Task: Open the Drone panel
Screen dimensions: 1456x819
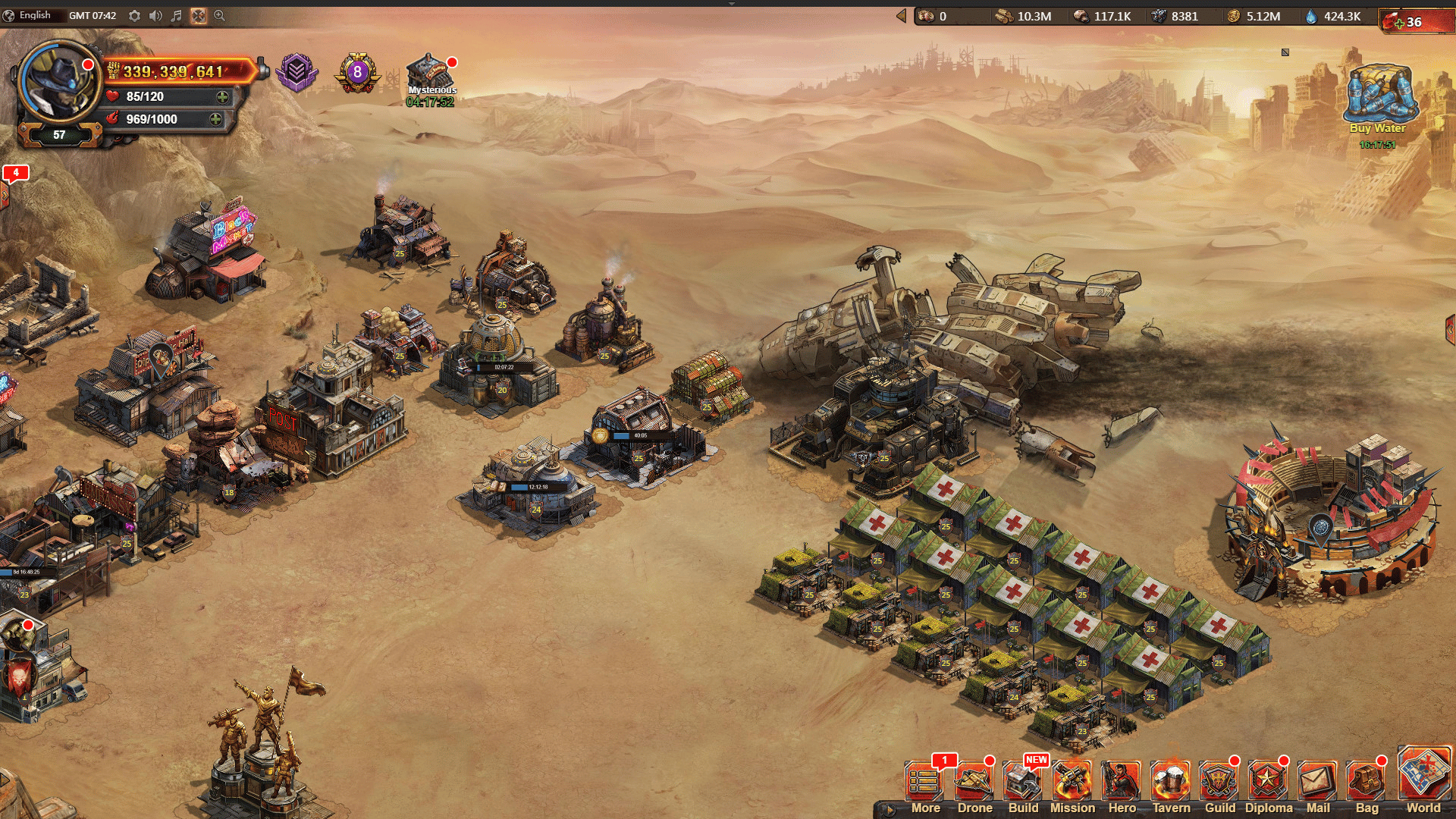Action: click(x=974, y=786)
